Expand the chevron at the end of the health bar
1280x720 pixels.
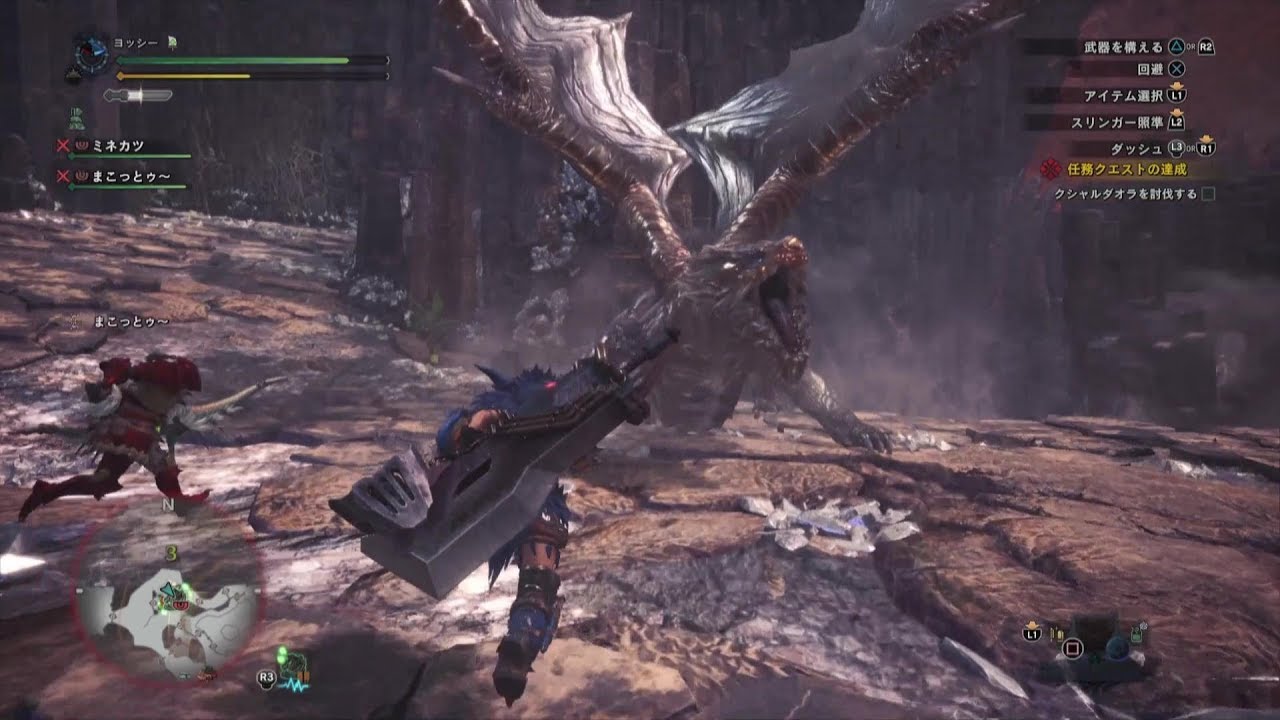point(386,60)
